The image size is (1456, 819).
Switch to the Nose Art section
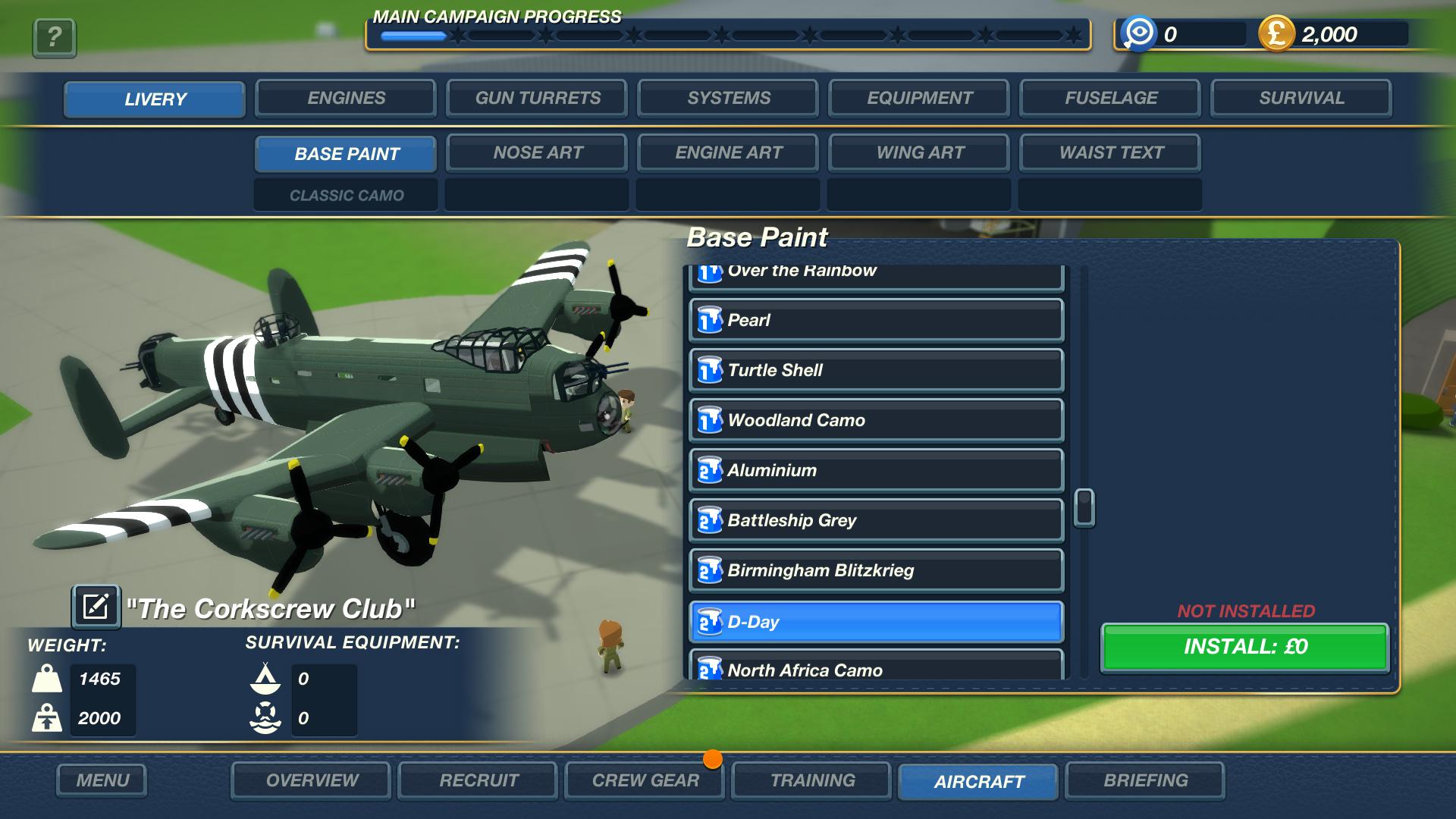point(536,152)
